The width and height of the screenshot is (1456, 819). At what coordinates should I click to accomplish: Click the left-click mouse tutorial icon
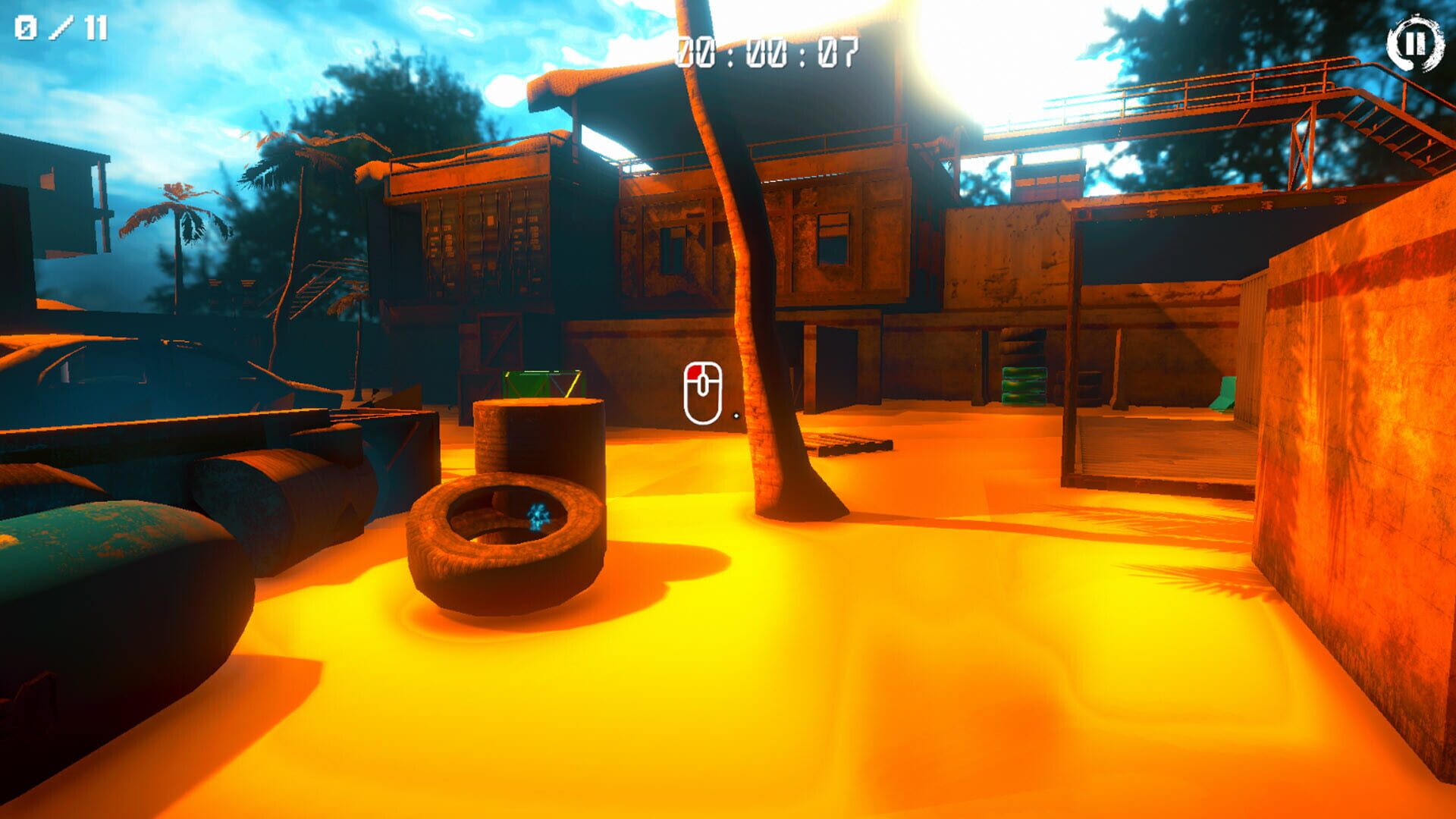tap(704, 392)
